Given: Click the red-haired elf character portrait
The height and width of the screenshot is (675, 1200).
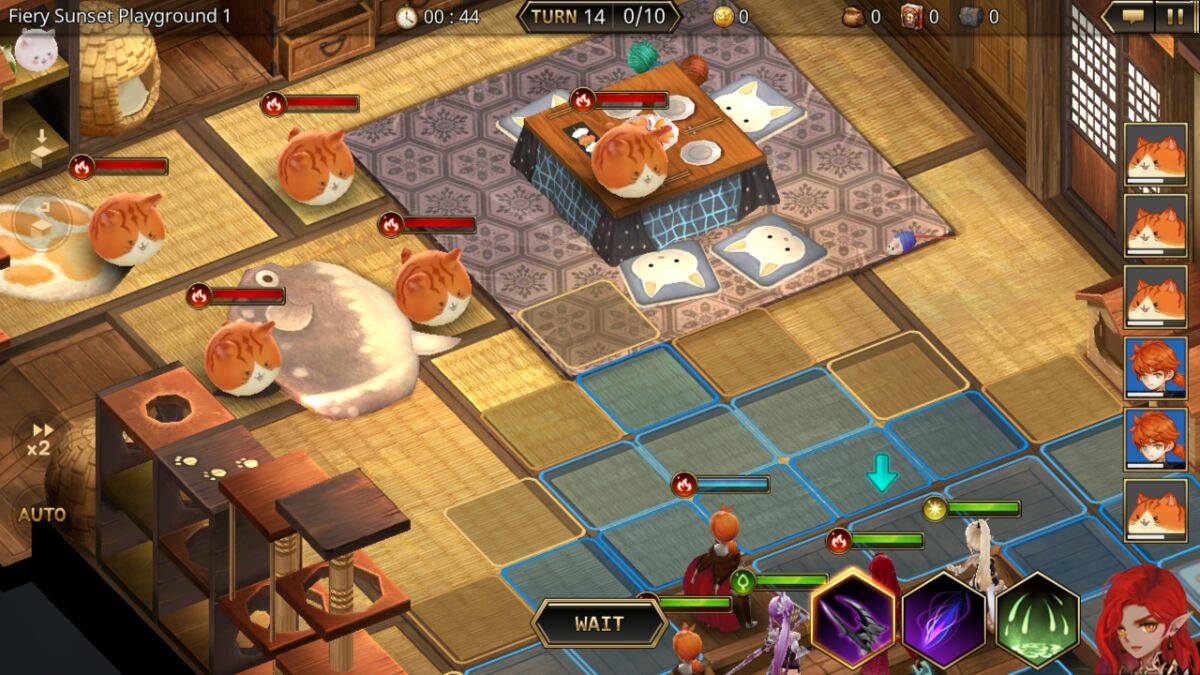Looking at the screenshot, I should point(1147,622).
